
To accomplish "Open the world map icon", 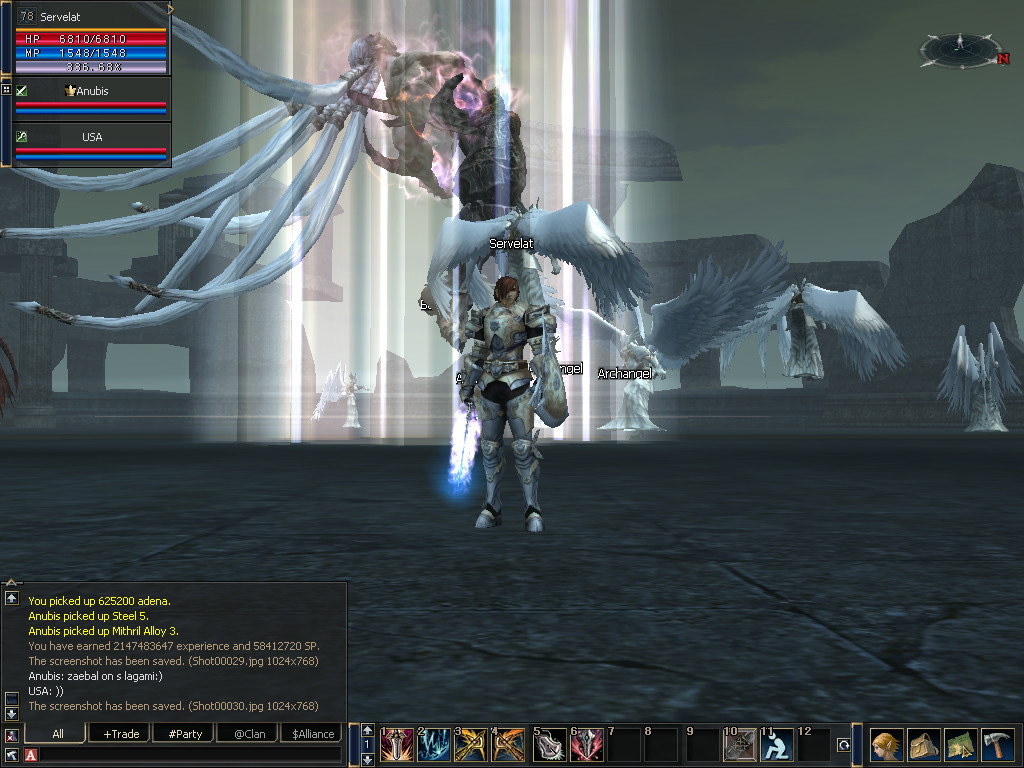I will [961, 745].
